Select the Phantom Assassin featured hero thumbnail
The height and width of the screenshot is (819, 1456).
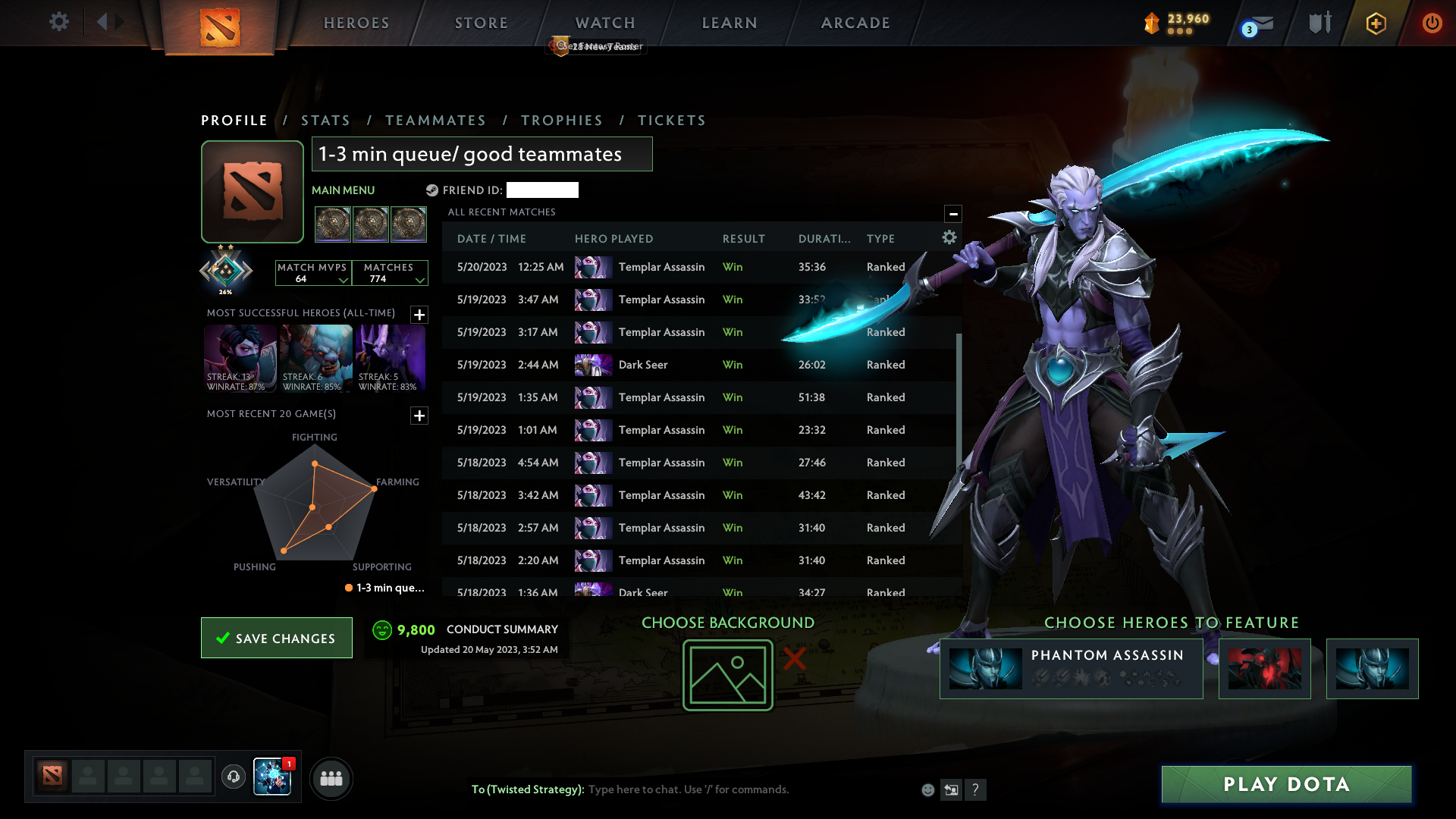coord(986,668)
